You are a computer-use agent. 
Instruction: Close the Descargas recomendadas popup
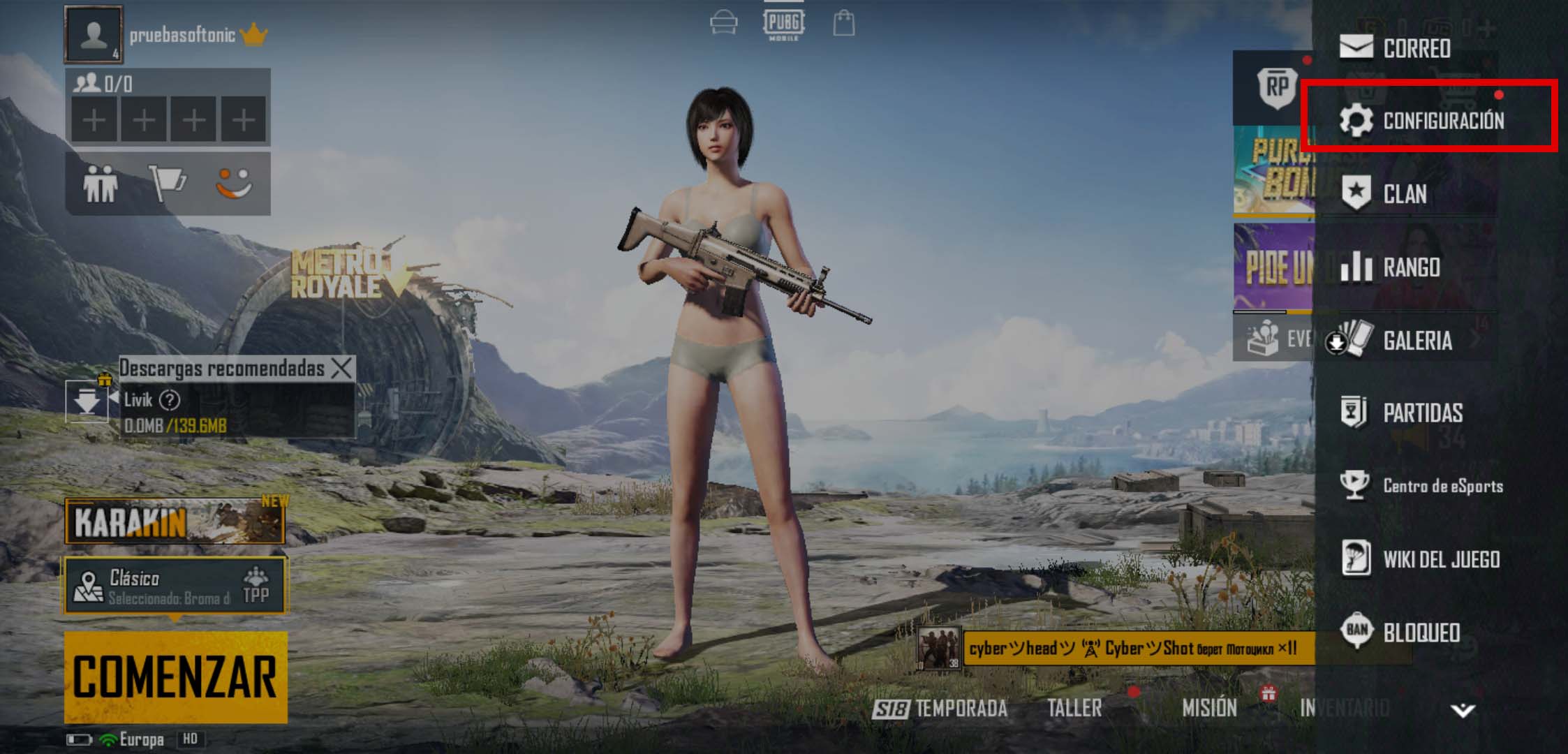(342, 368)
